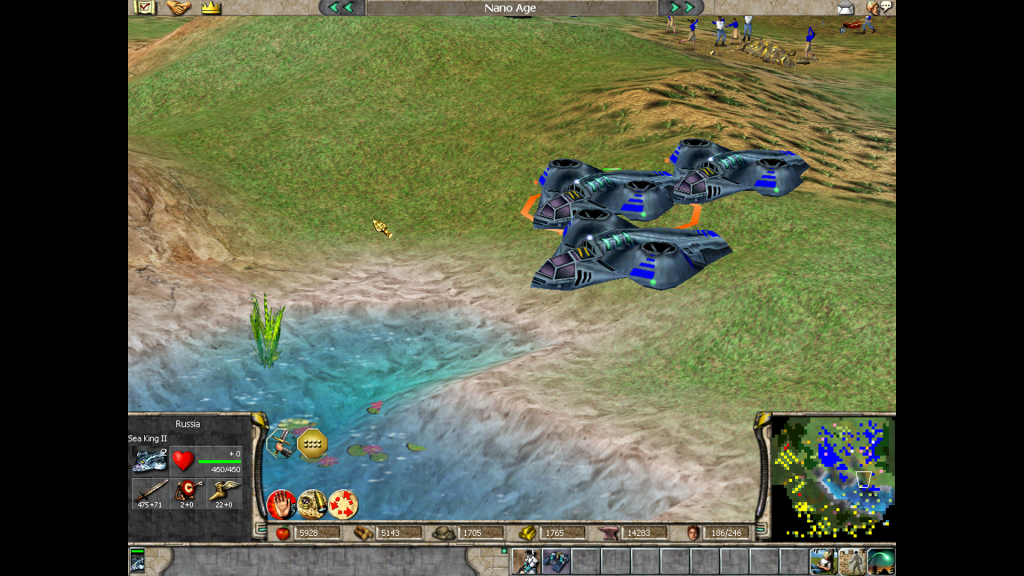
Task: Open the objectives checklist icon
Action: point(145,7)
